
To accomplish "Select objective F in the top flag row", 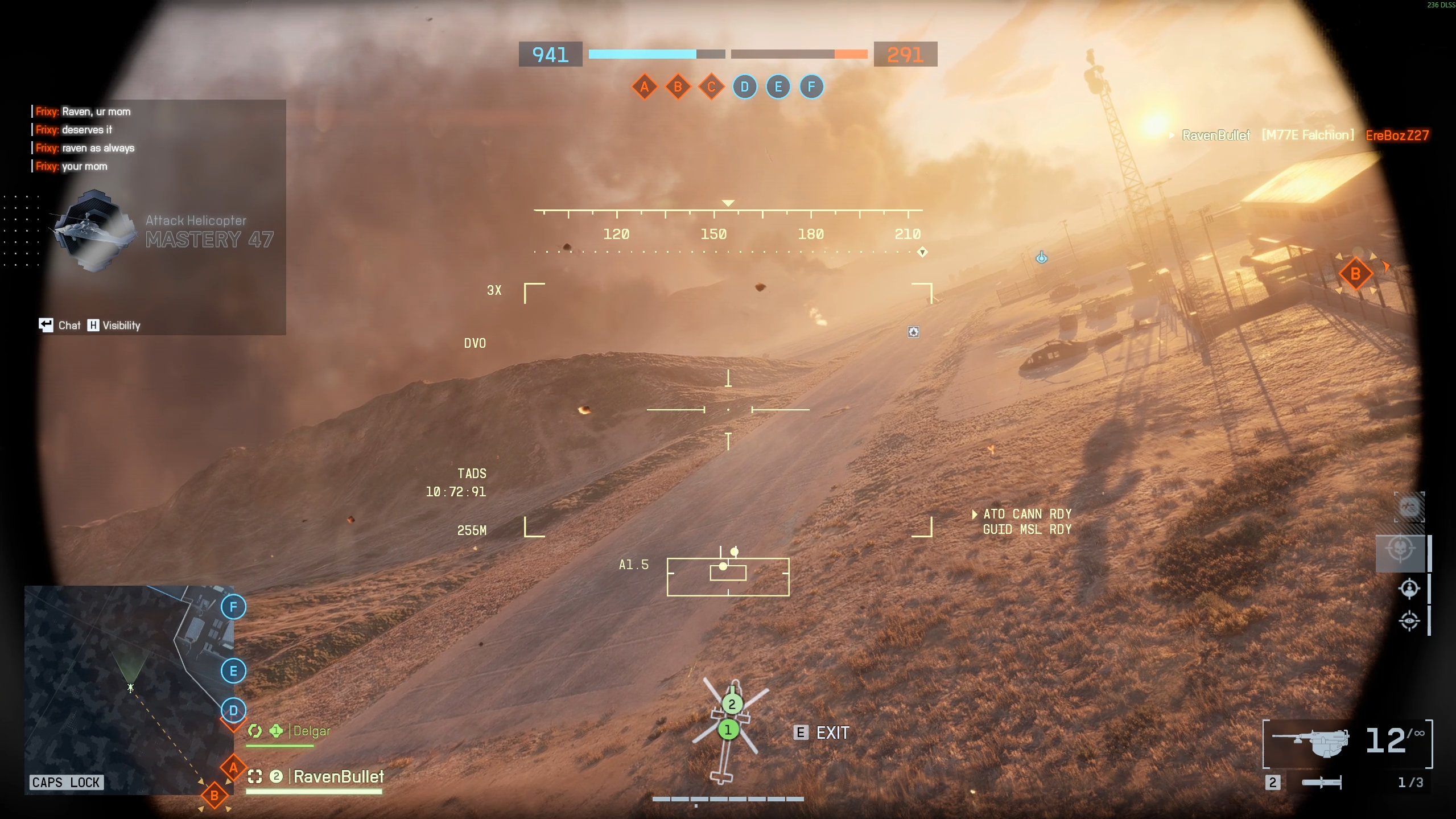I will pos(811,87).
